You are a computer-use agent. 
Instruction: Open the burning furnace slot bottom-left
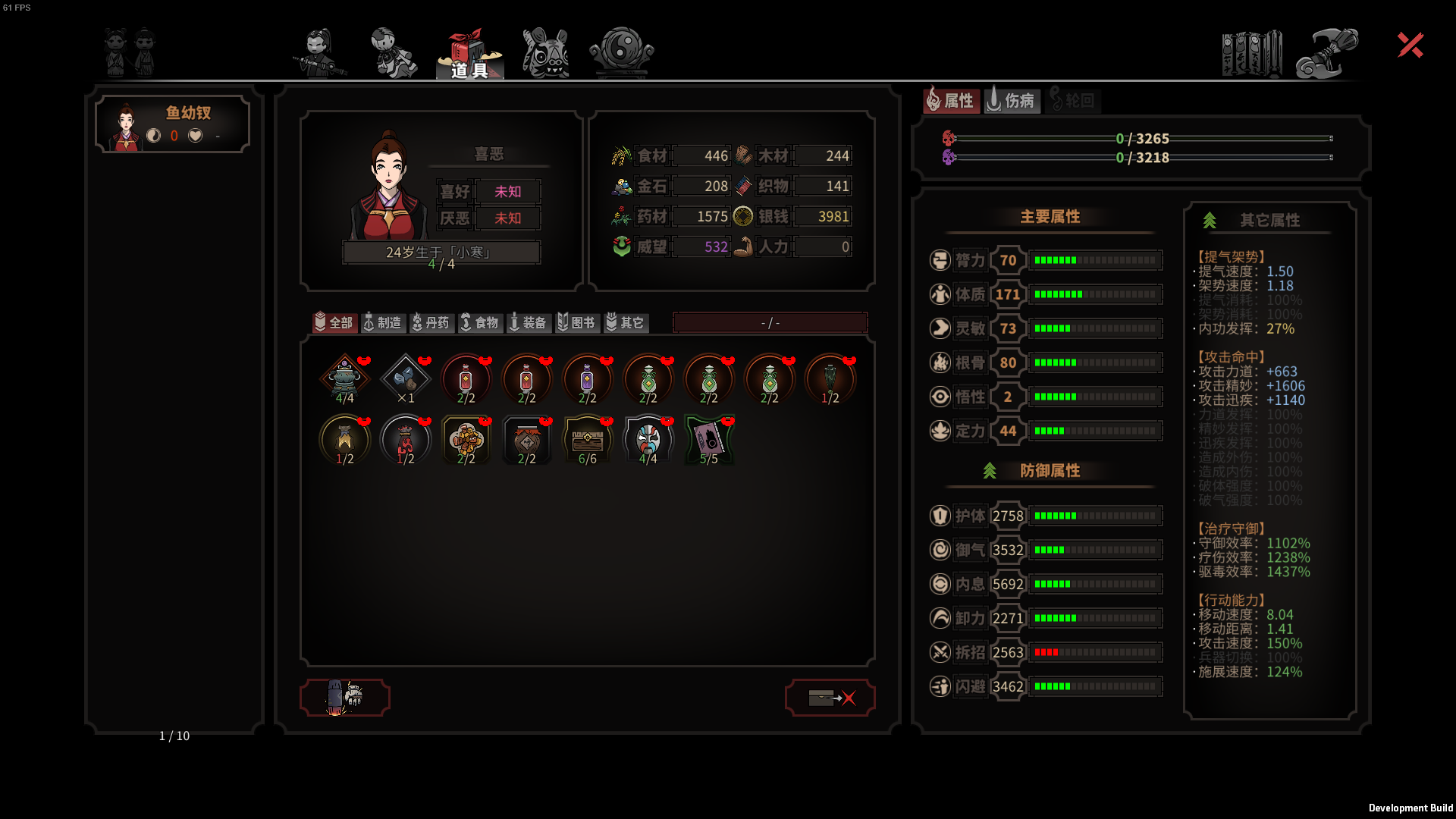pos(345,697)
